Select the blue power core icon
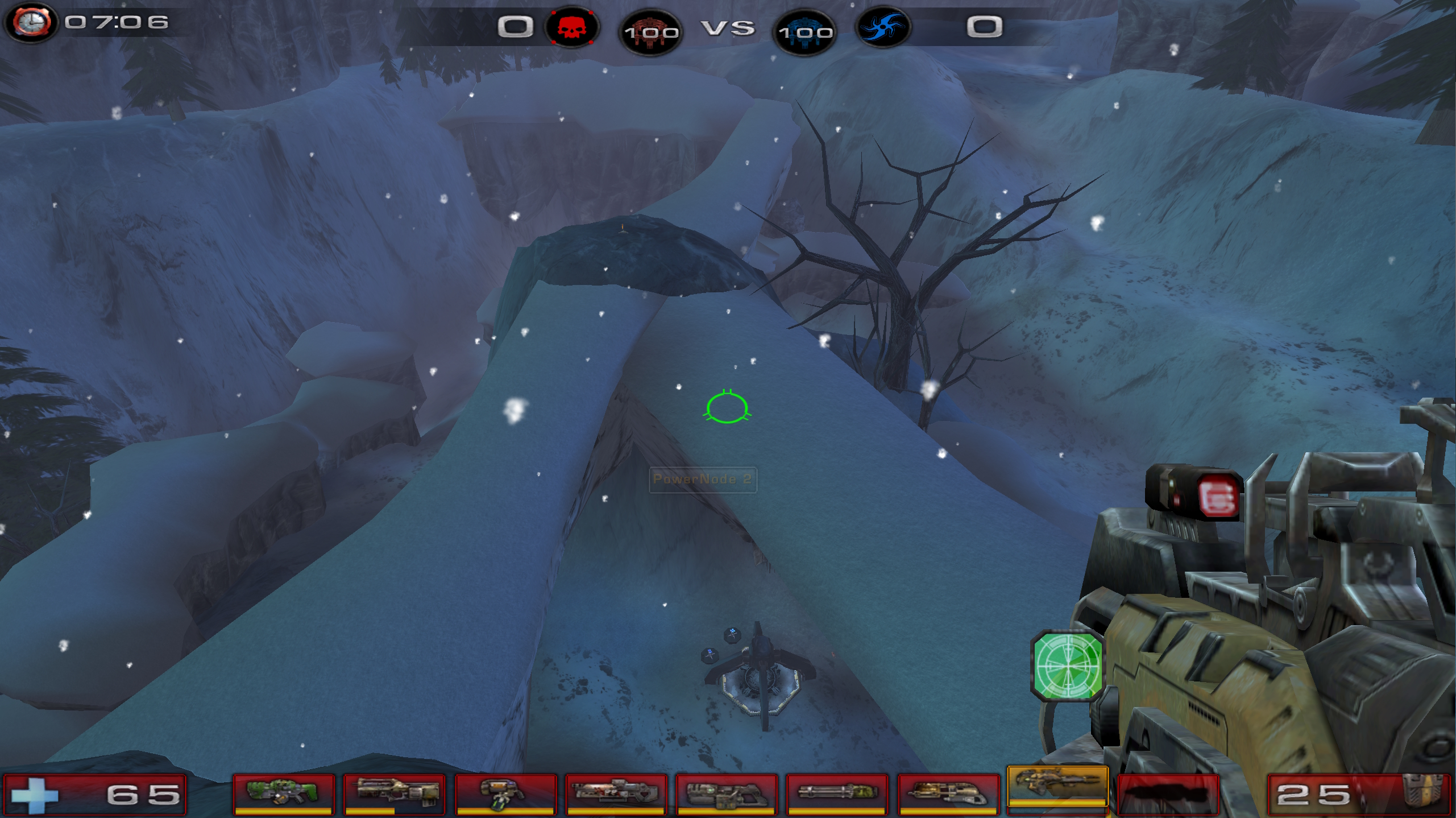Viewport: 1456px width, 818px height. [804, 31]
